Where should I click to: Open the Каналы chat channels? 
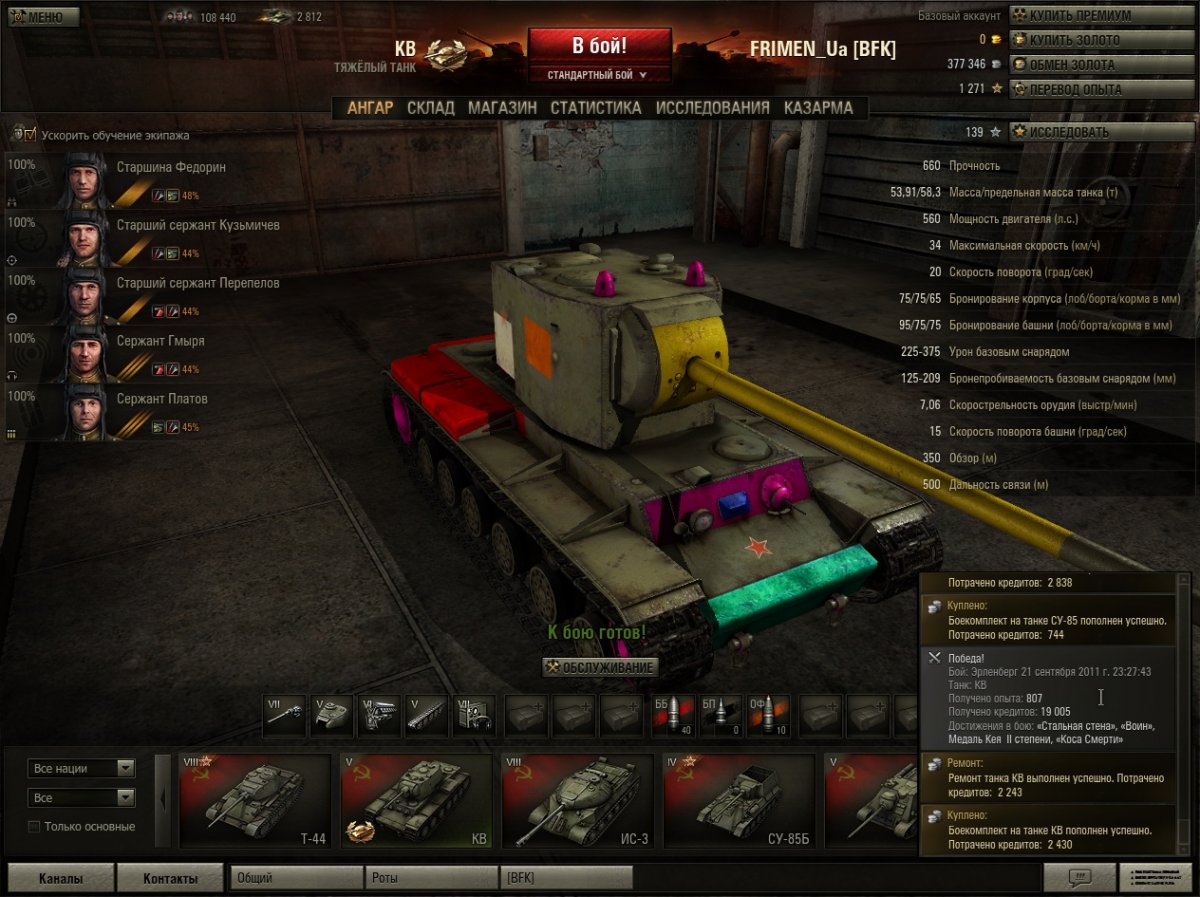(x=60, y=879)
